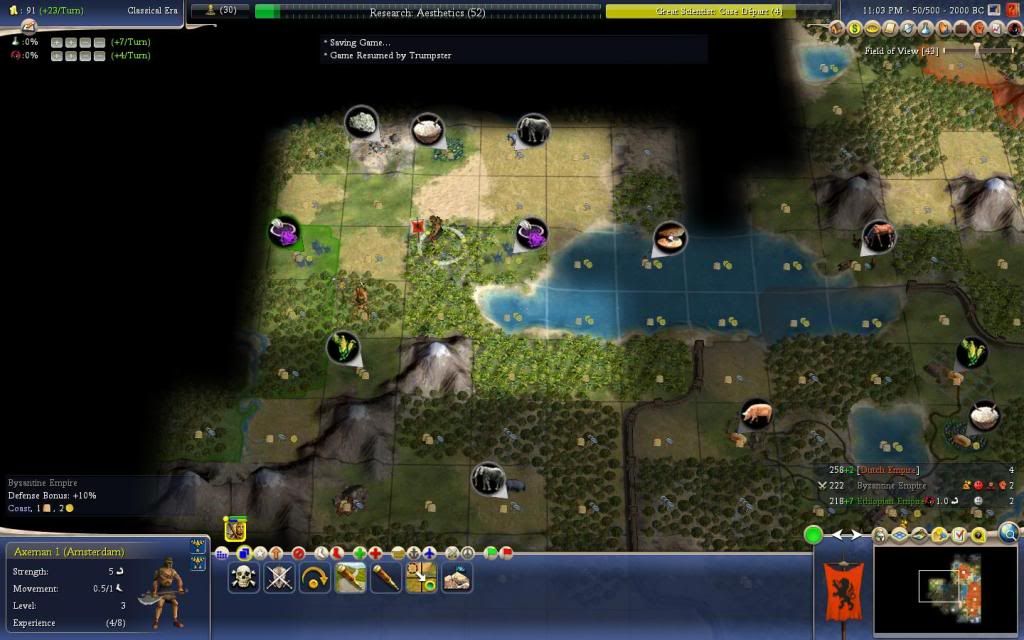Click the green end turn button
Screen dimensions: 1024x640
pos(814,535)
